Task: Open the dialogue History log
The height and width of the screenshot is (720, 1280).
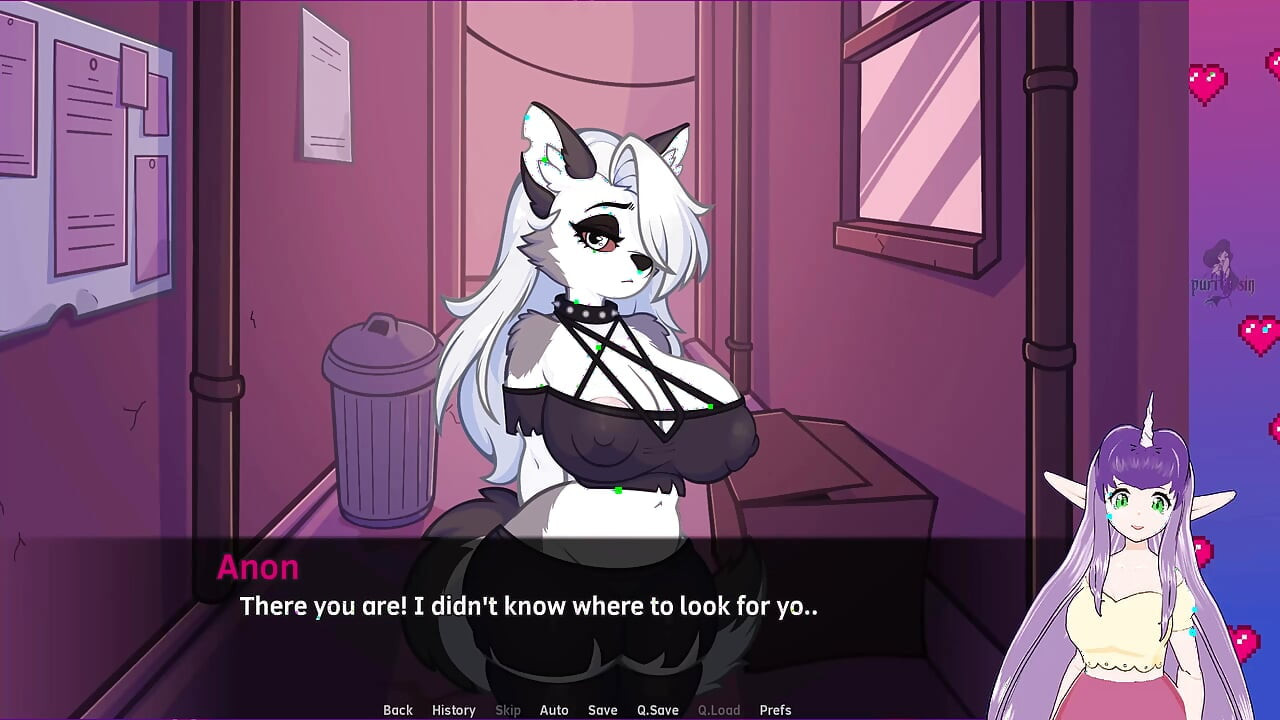Action: coord(453,710)
